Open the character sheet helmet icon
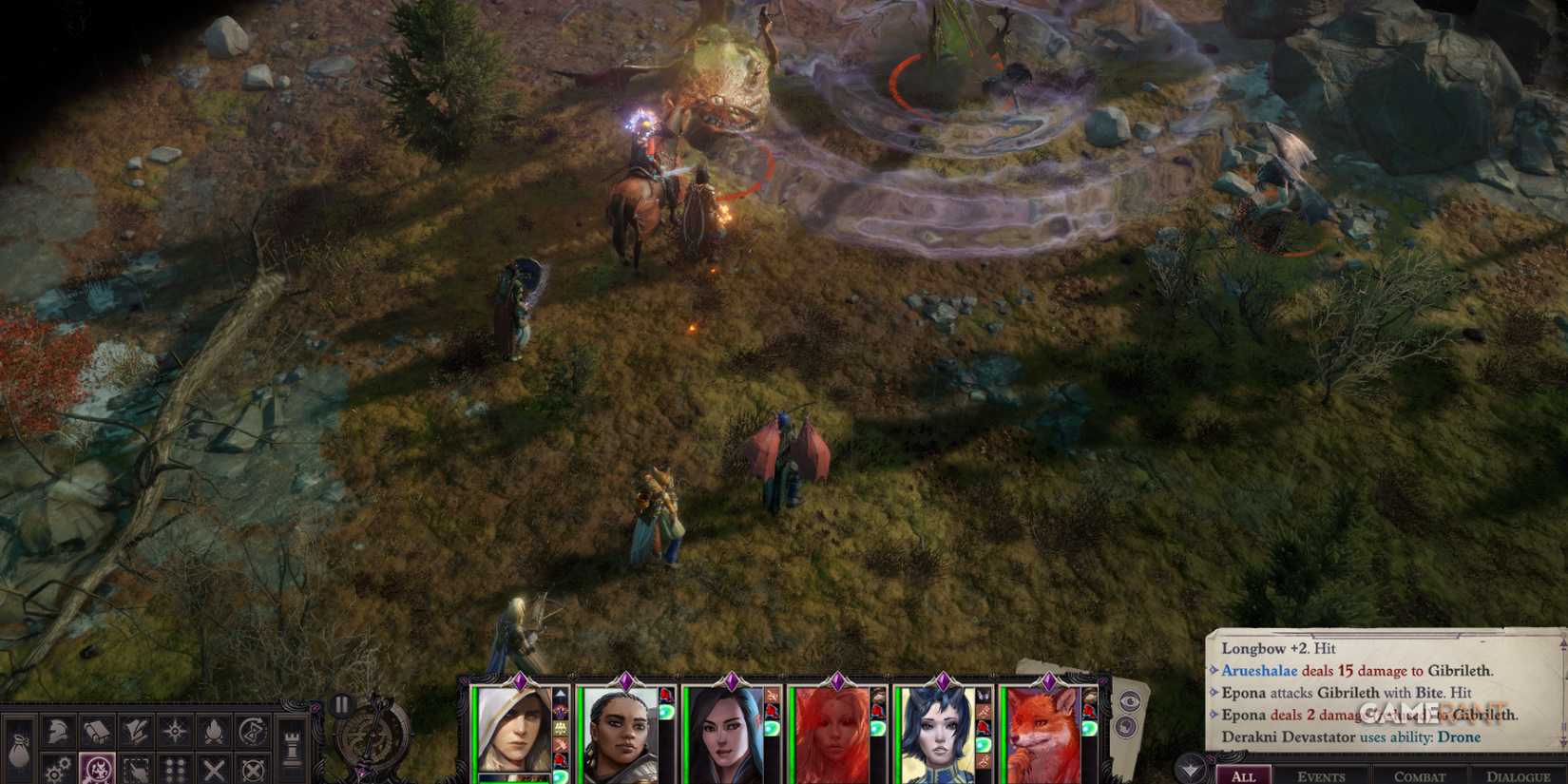 (x=55, y=732)
